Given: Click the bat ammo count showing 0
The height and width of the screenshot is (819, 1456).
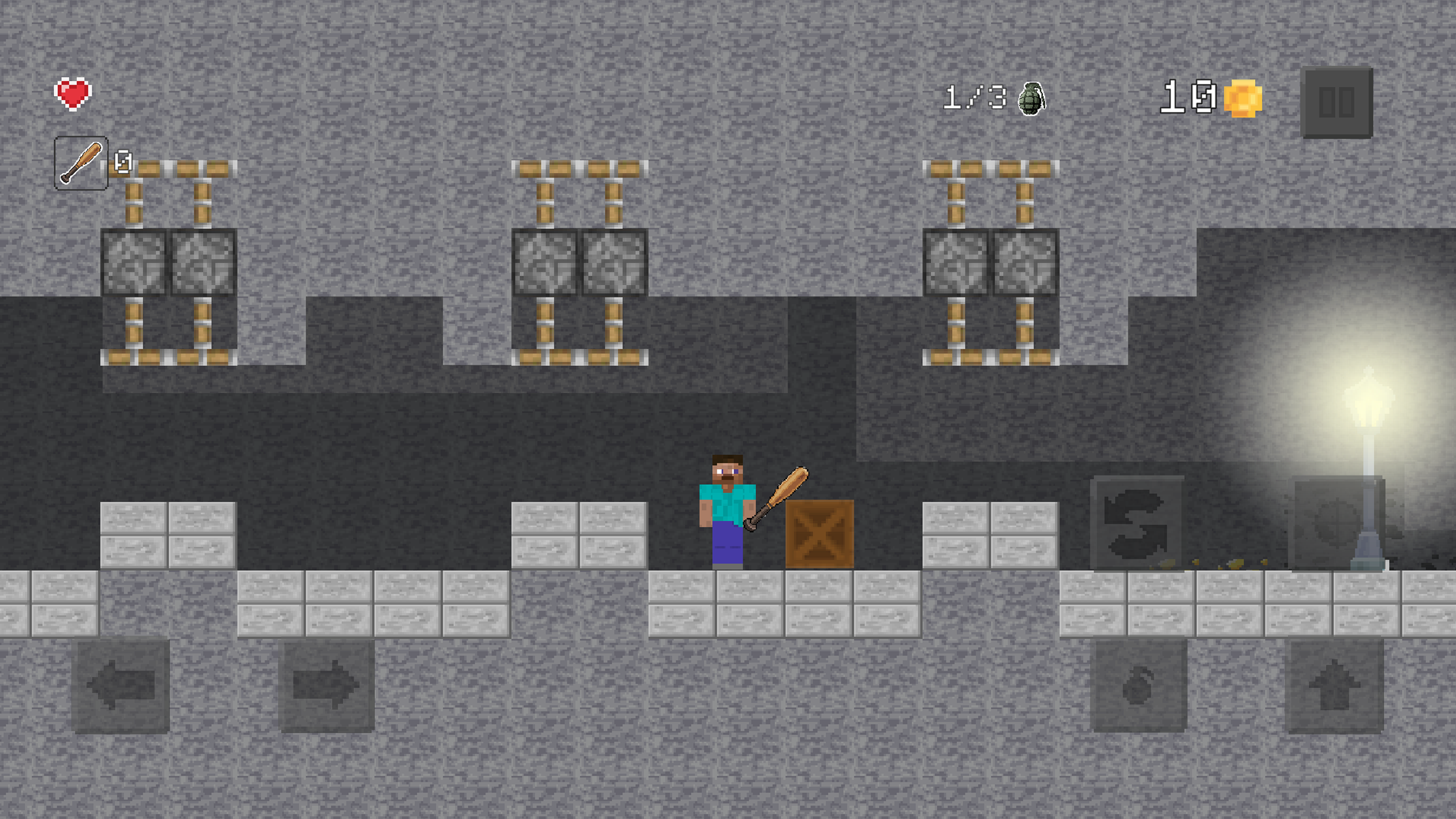Looking at the screenshot, I should click(x=121, y=160).
